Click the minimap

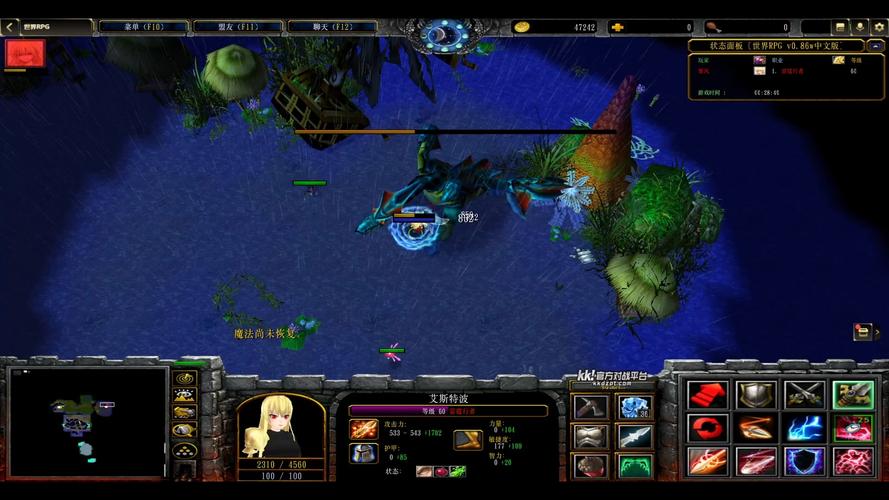87,420
